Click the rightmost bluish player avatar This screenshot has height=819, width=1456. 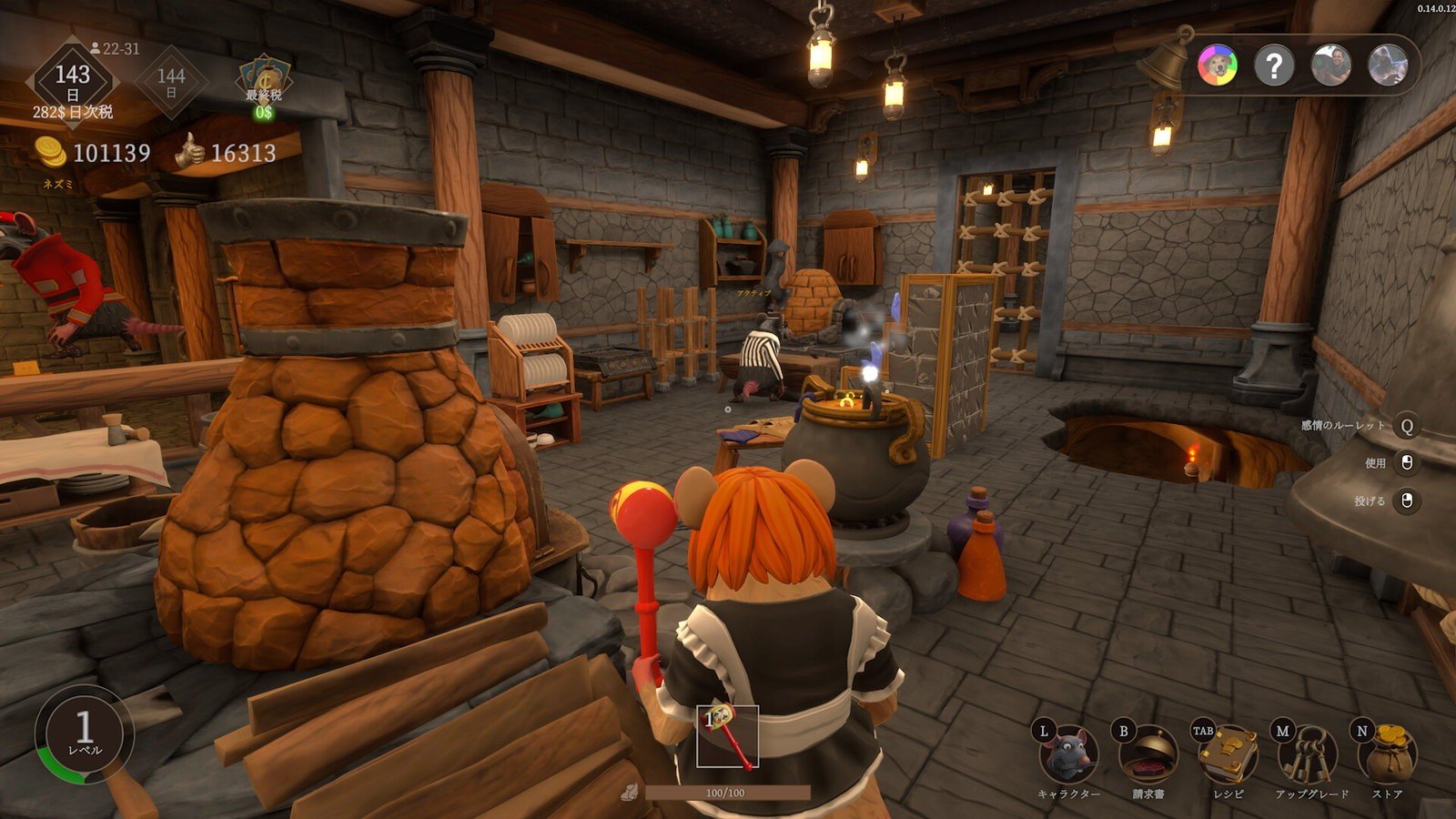1388,66
